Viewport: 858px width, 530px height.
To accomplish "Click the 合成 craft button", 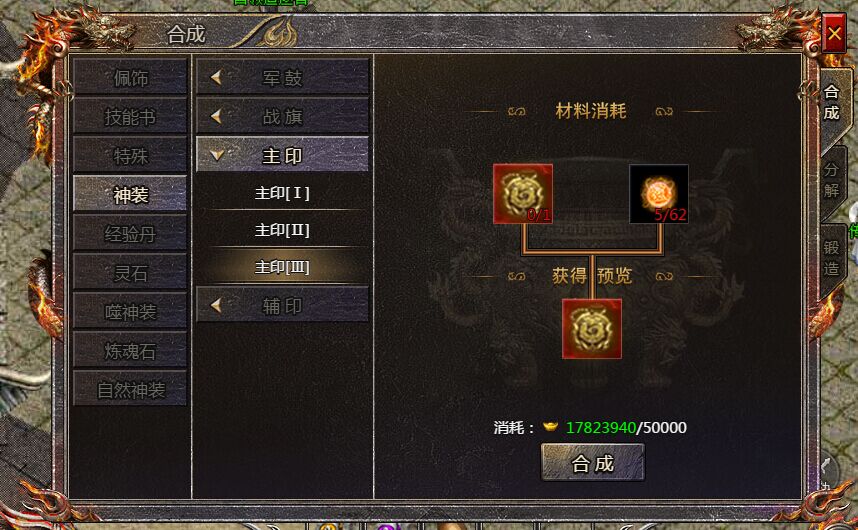I will (592, 463).
